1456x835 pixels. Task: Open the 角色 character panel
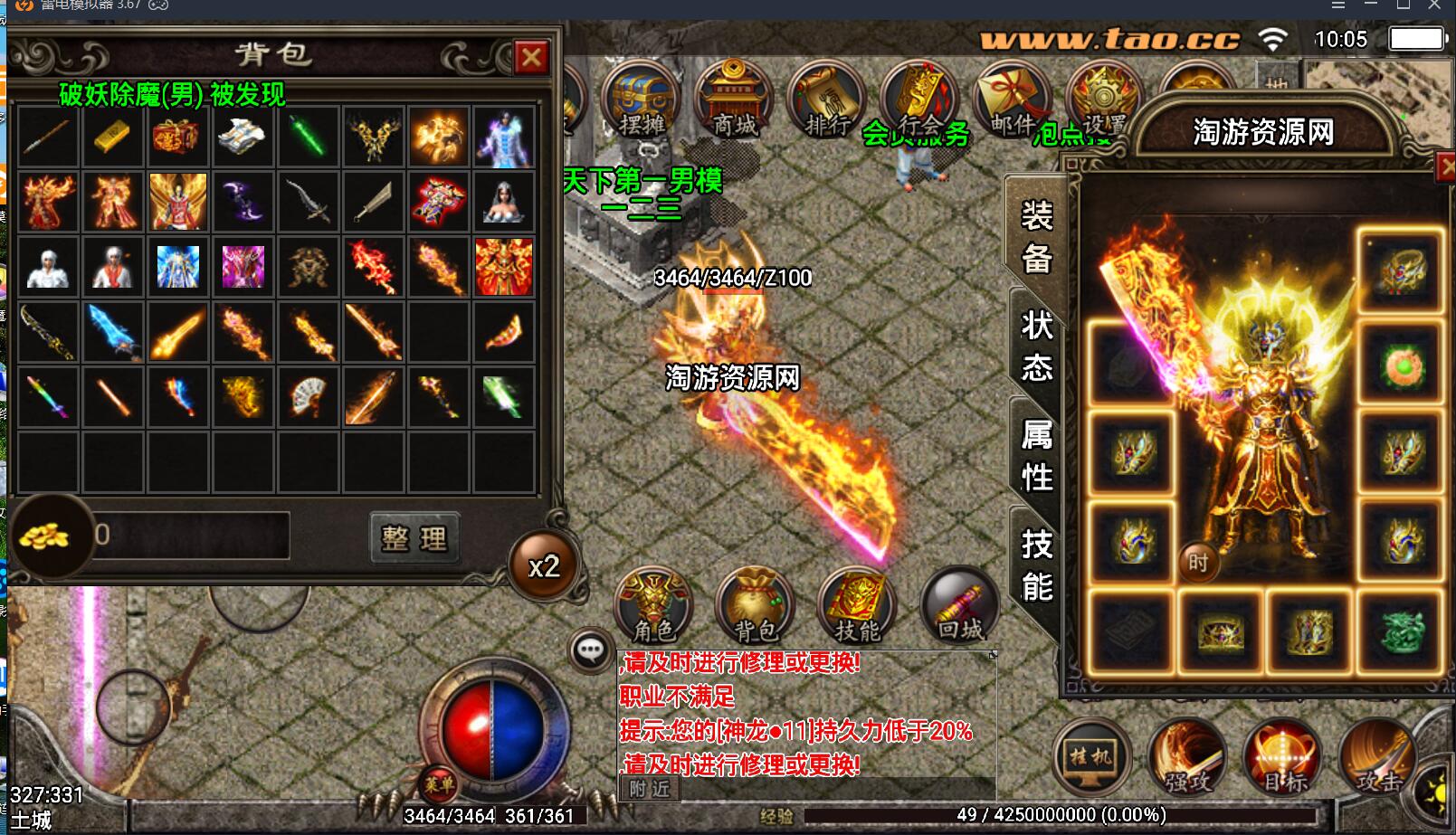click(x=653, y=605)
